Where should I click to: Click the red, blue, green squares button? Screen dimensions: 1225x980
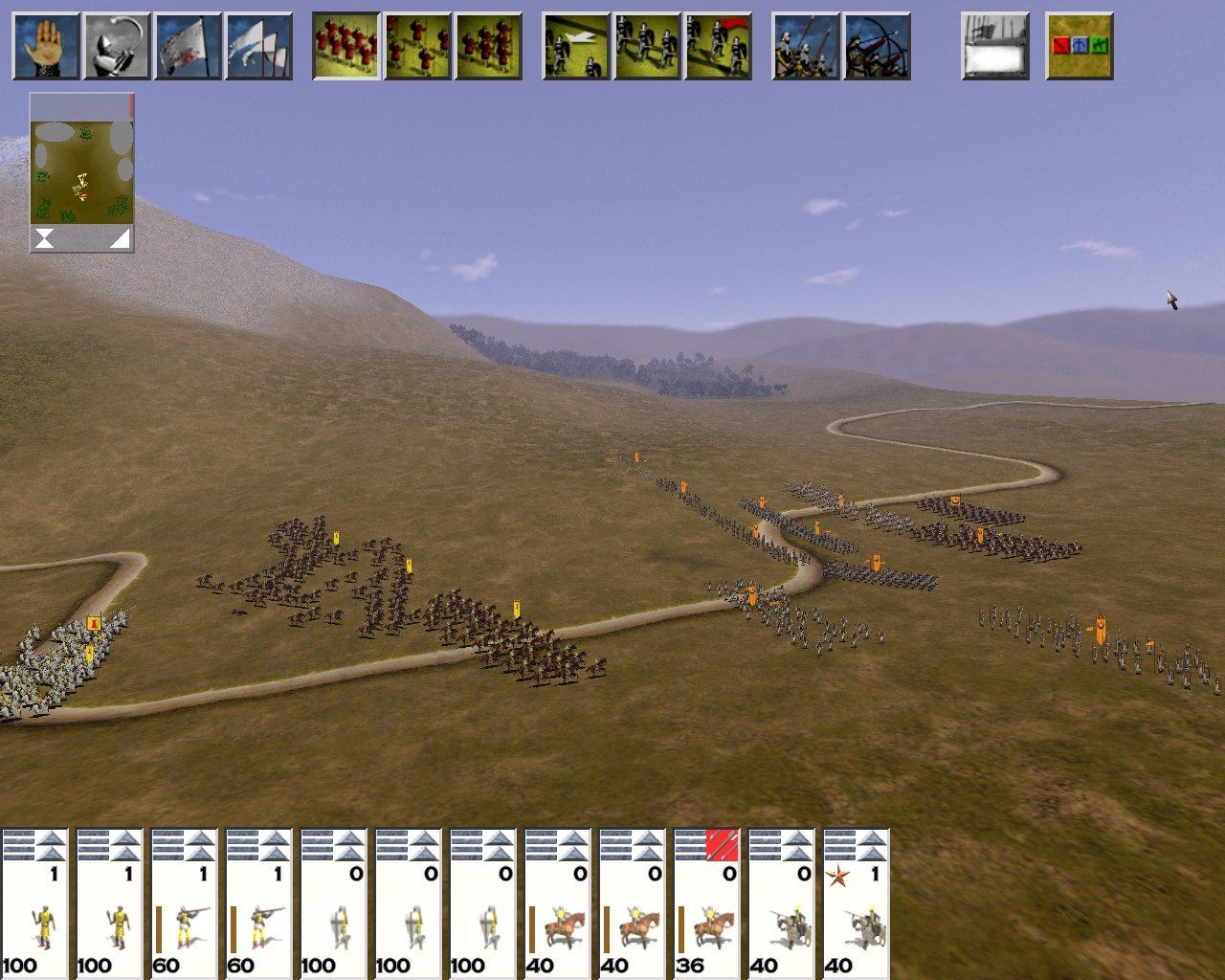pyautogui.click(x=1080, y=45)
